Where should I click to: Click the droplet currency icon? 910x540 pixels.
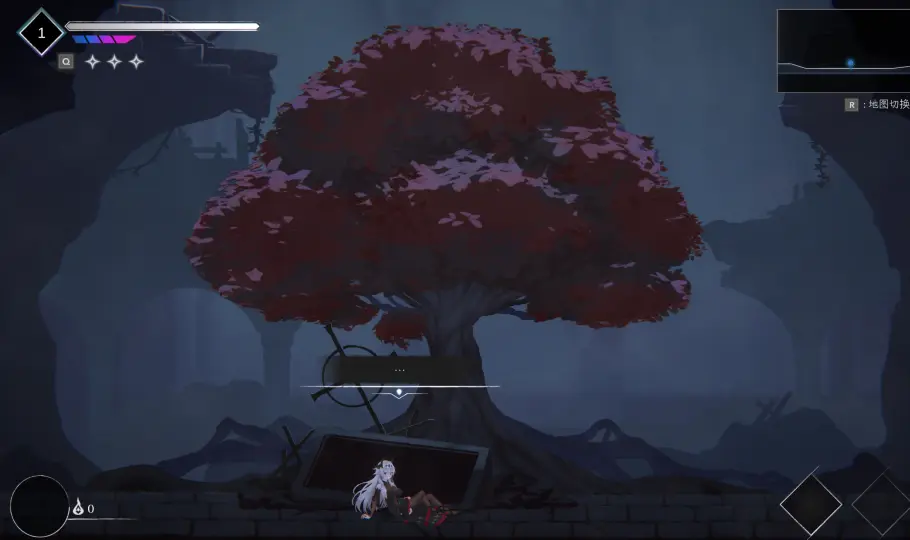coord(78,508)
